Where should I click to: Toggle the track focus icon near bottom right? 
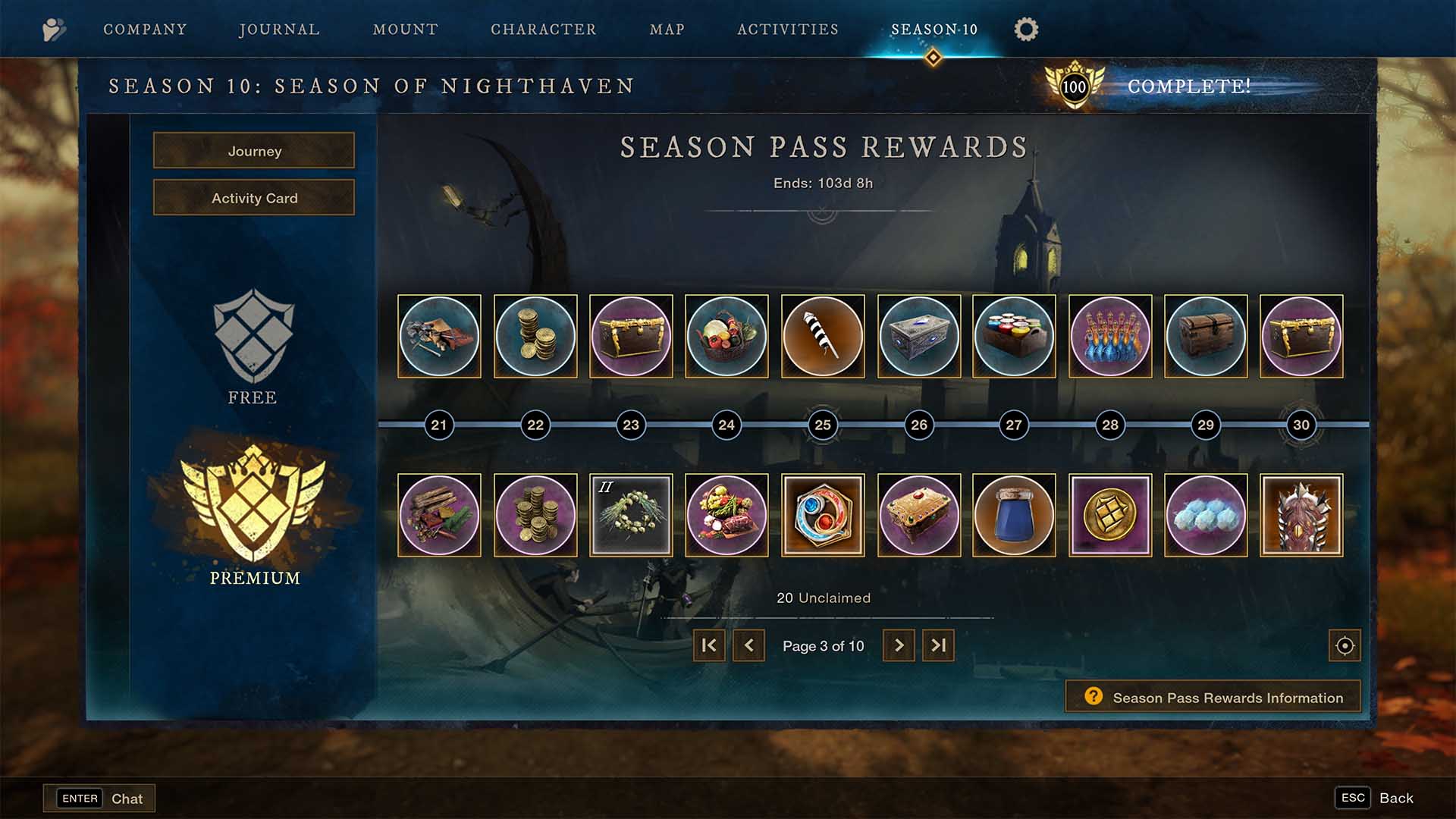tap(1344, 645)
